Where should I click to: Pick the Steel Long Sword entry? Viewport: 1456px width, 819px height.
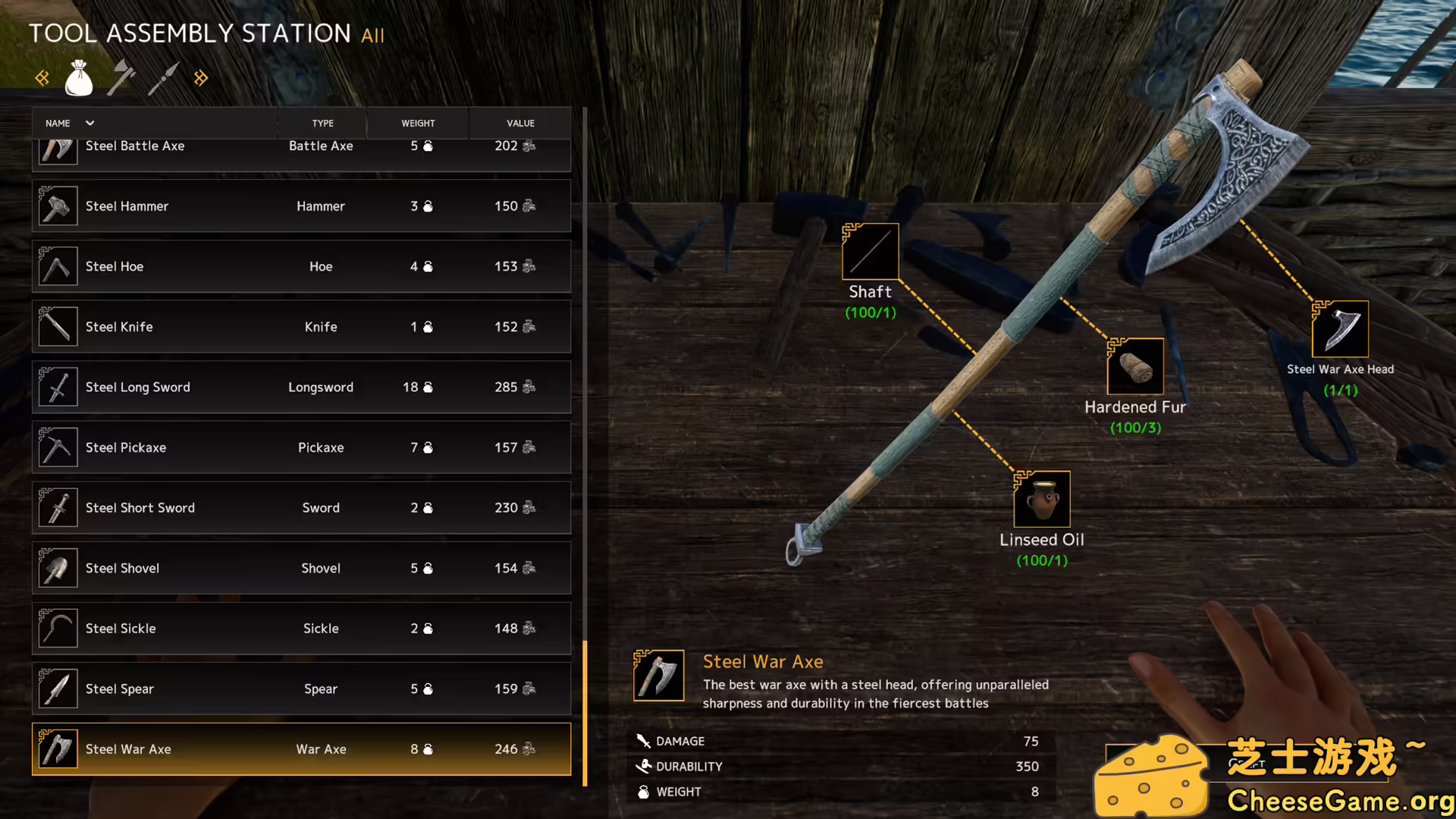301,387
